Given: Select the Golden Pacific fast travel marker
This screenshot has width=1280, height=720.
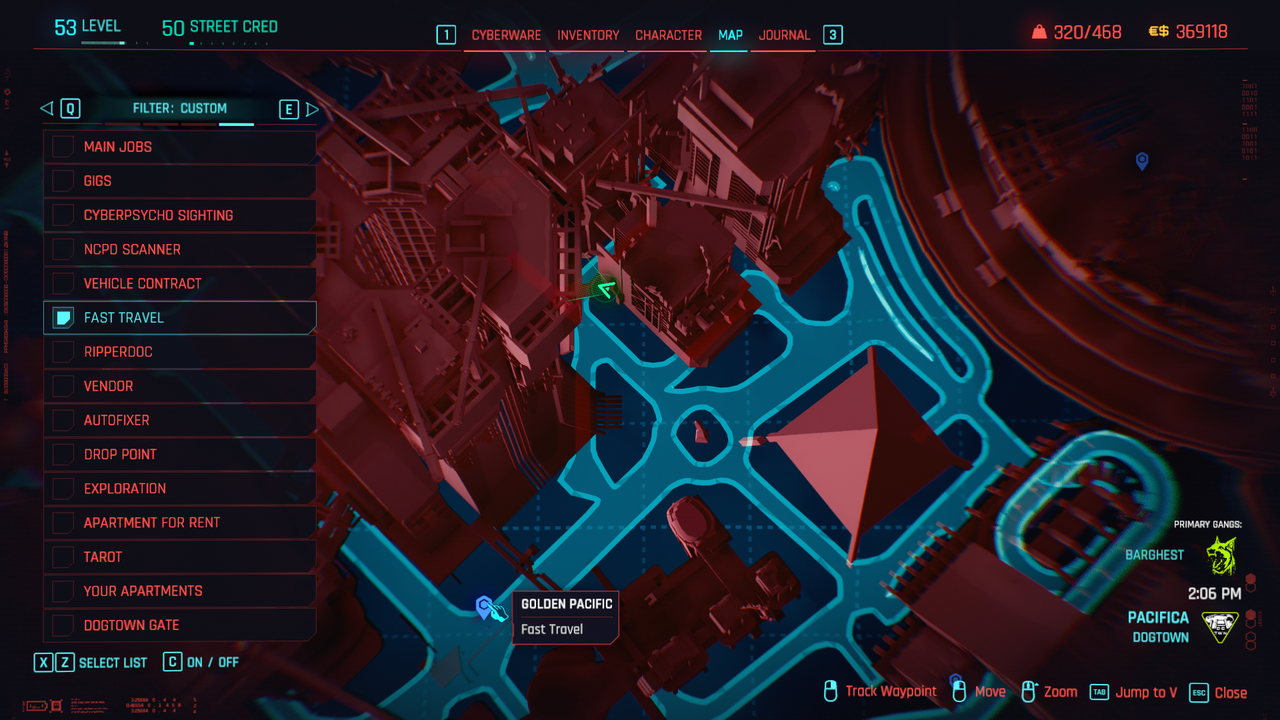Looking at the screenshot, I should point(486,606).
